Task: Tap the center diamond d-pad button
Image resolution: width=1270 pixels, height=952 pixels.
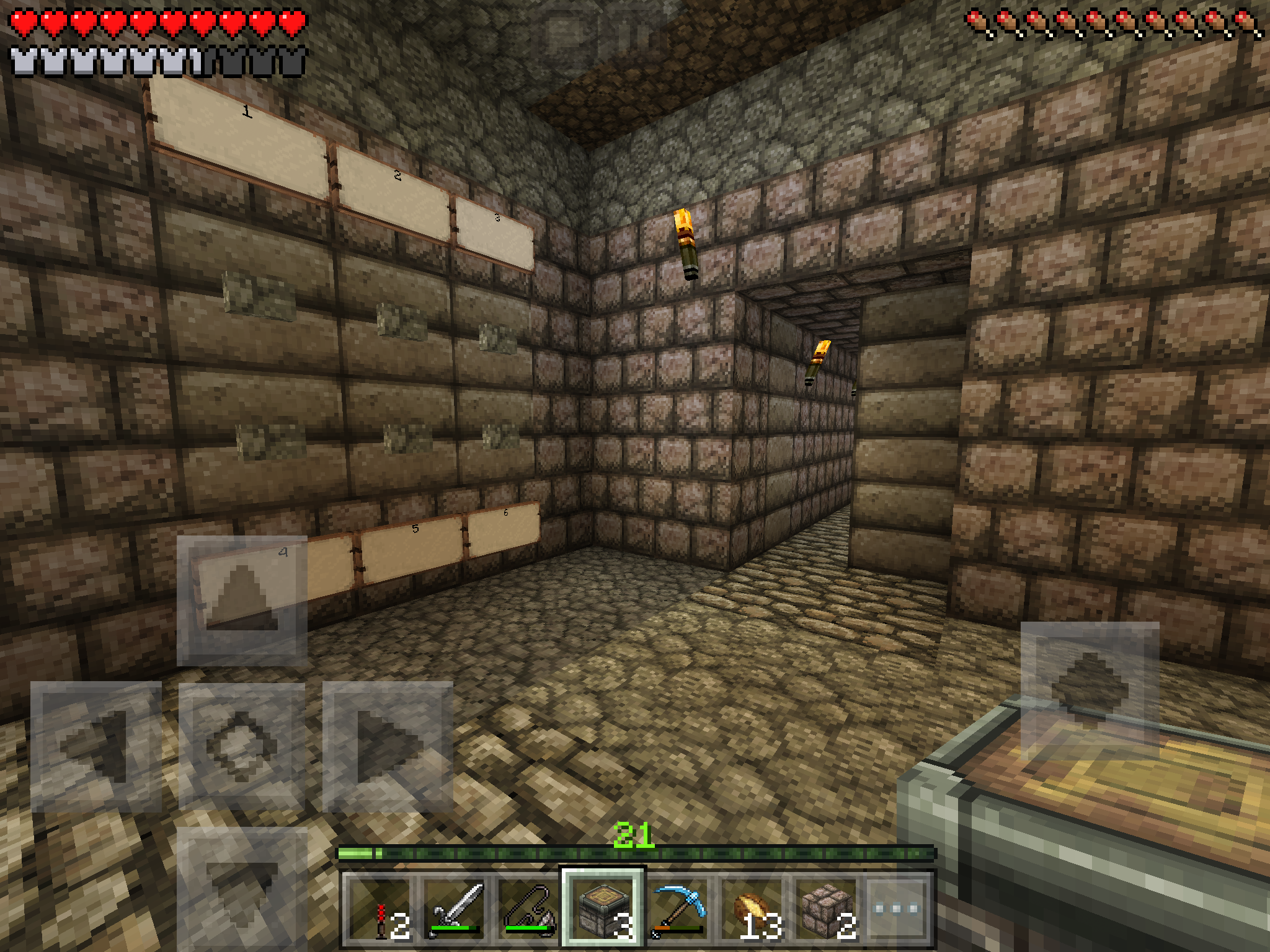Action: (242, 746)
